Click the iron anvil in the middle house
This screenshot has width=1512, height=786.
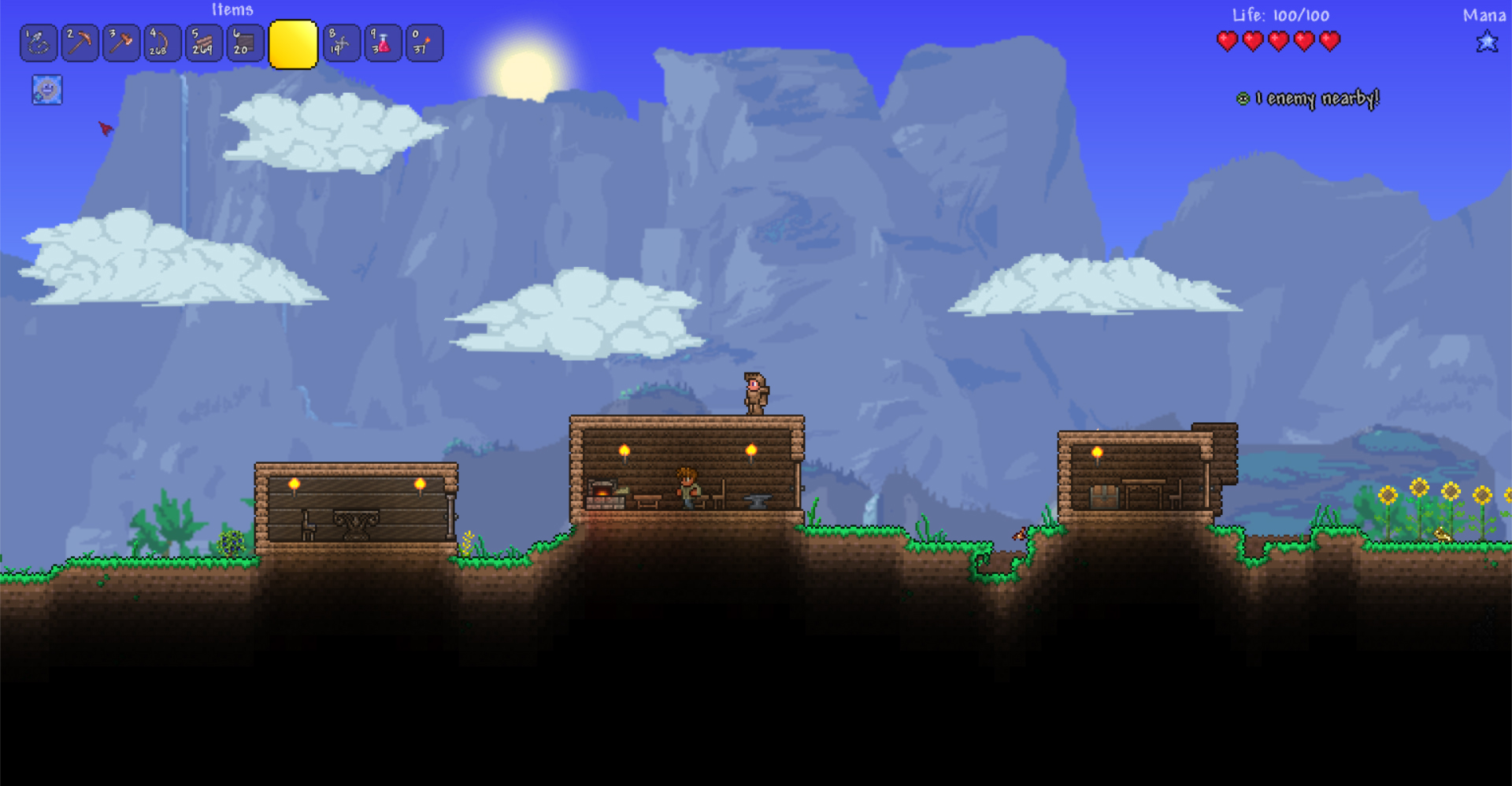(754, 502)
